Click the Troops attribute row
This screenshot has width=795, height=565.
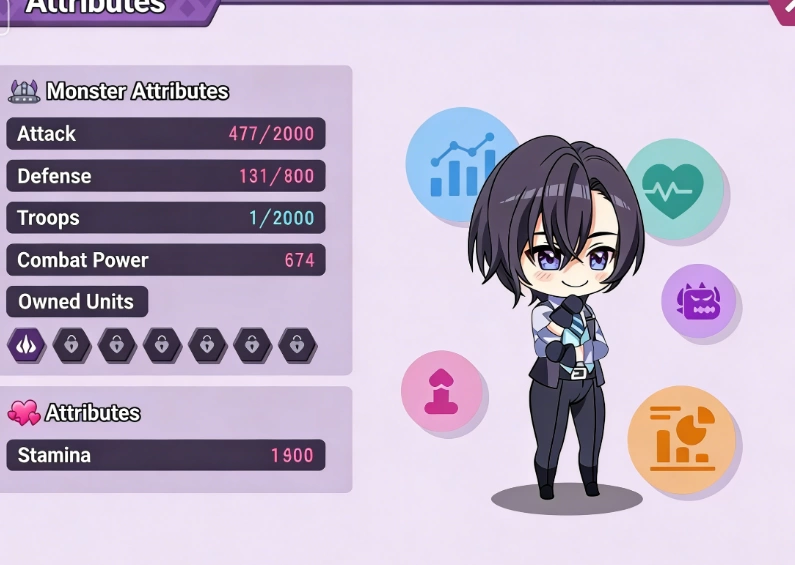coord(166,218)
